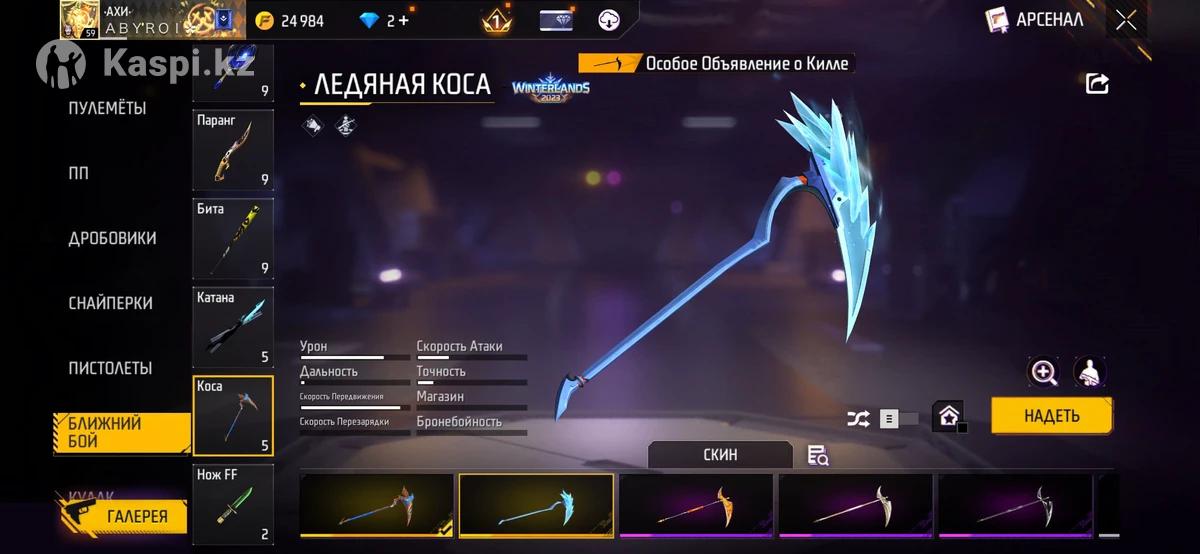Pick the Бита weapon slot
The width and height of the screenshot is (1200, 554).
pos(232,237)
